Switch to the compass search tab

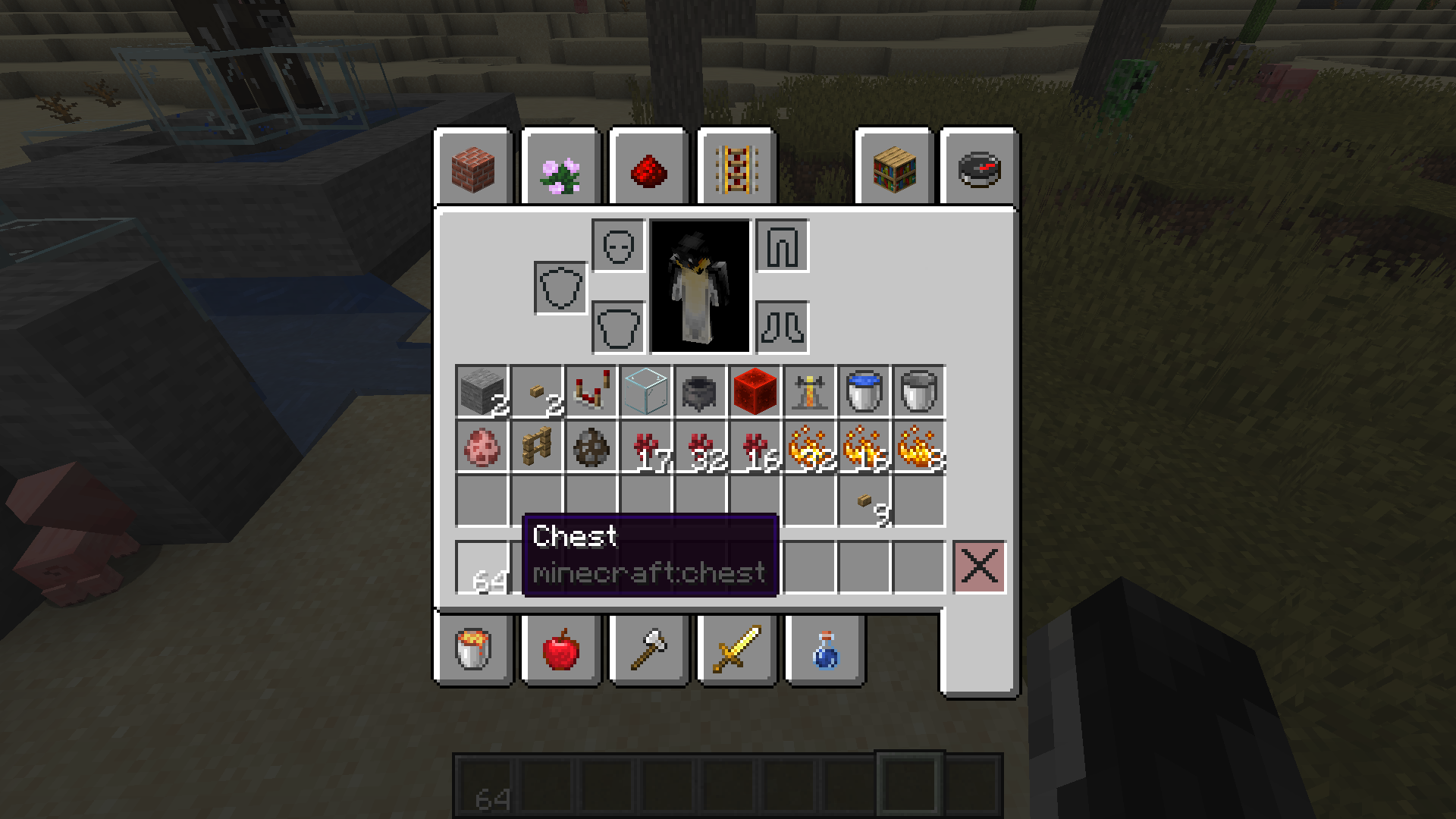pos(980,168)
